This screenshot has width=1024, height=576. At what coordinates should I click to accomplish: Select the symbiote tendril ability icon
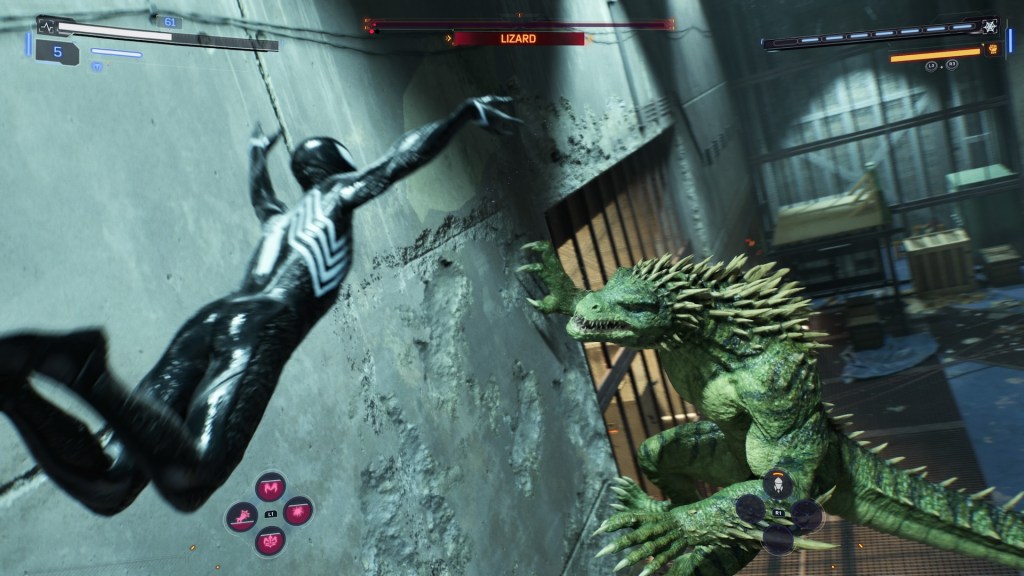[x=270, y=541]
